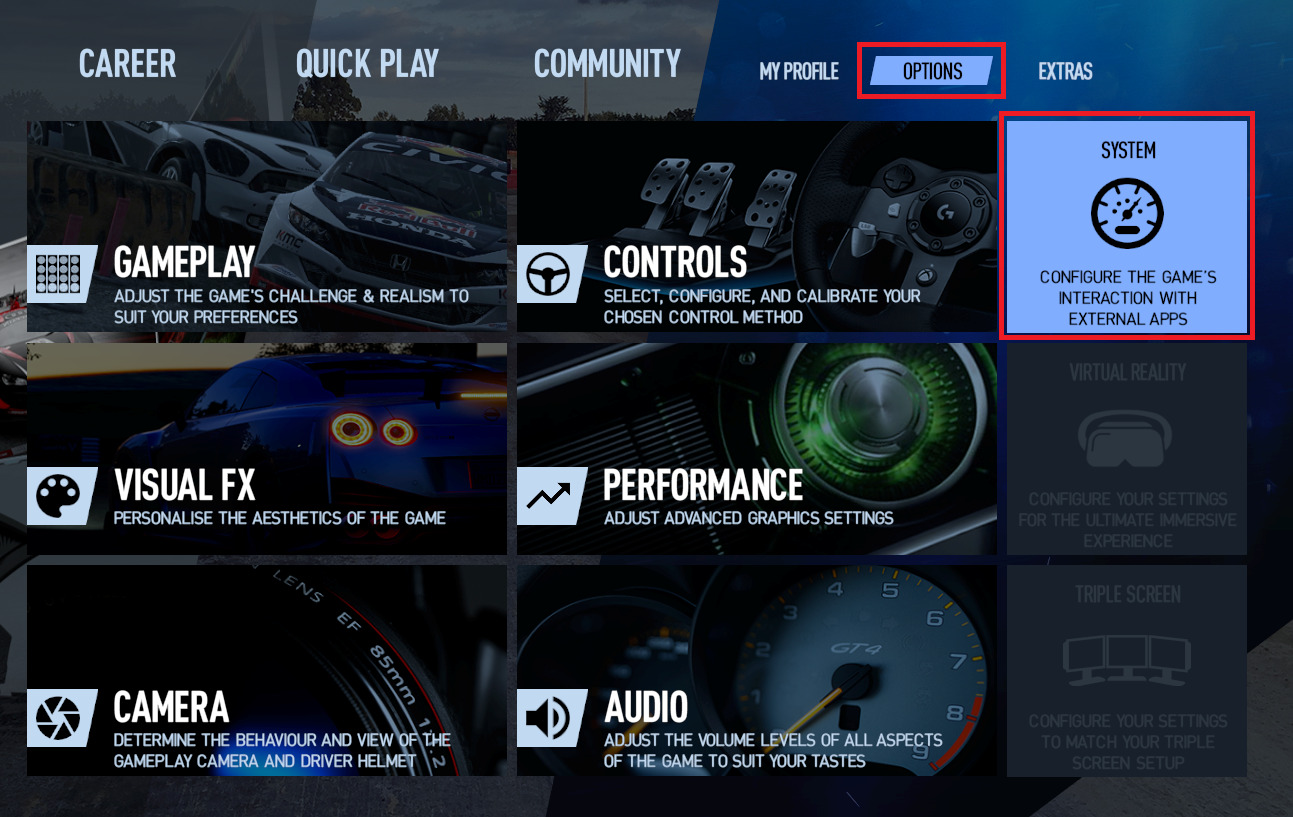The image size is (1293, 817).
Task: Select the OPTIONS menu item
Action: (x=930, y=71)
